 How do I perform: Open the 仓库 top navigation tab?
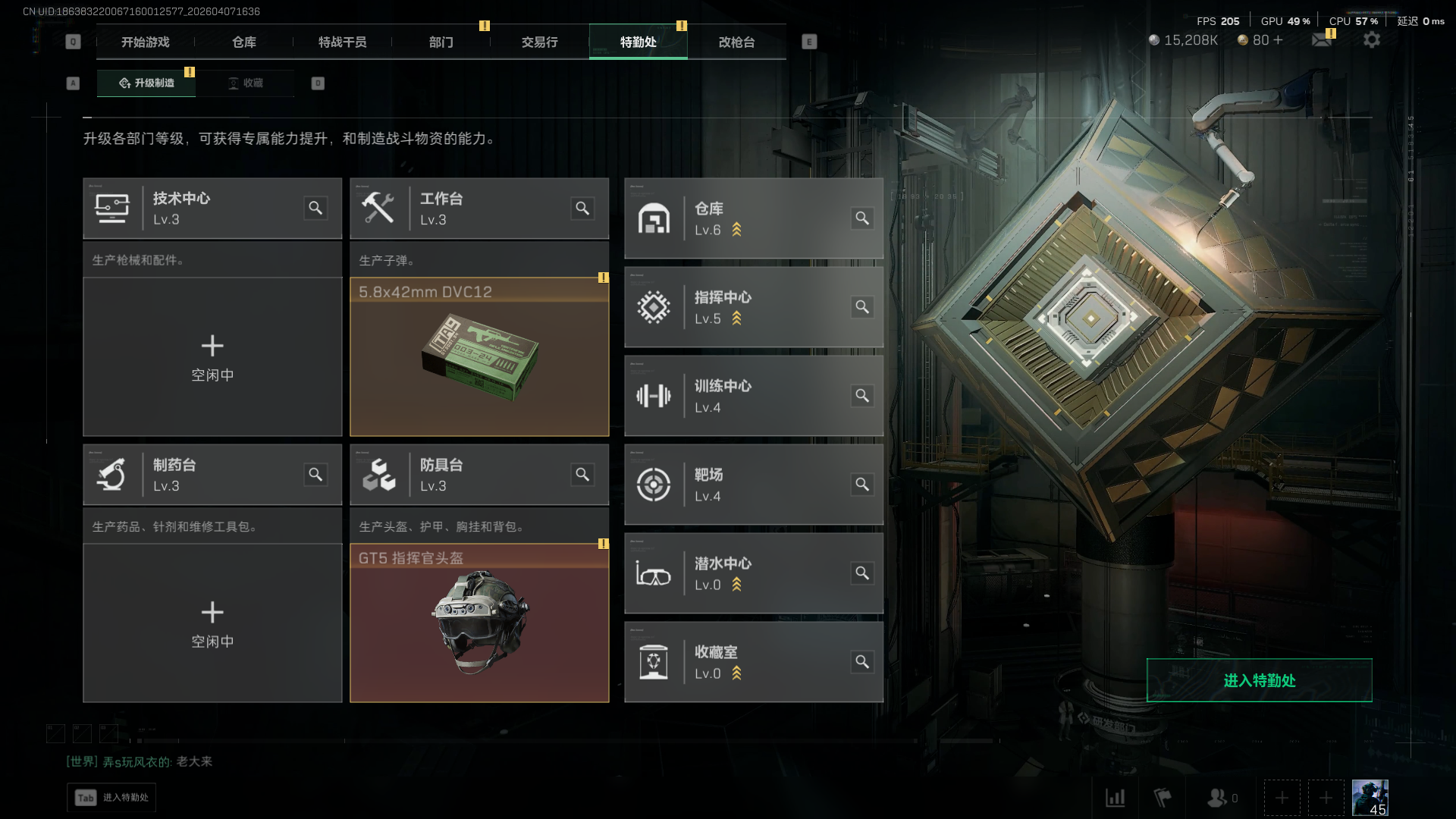(x=244, y=42)
